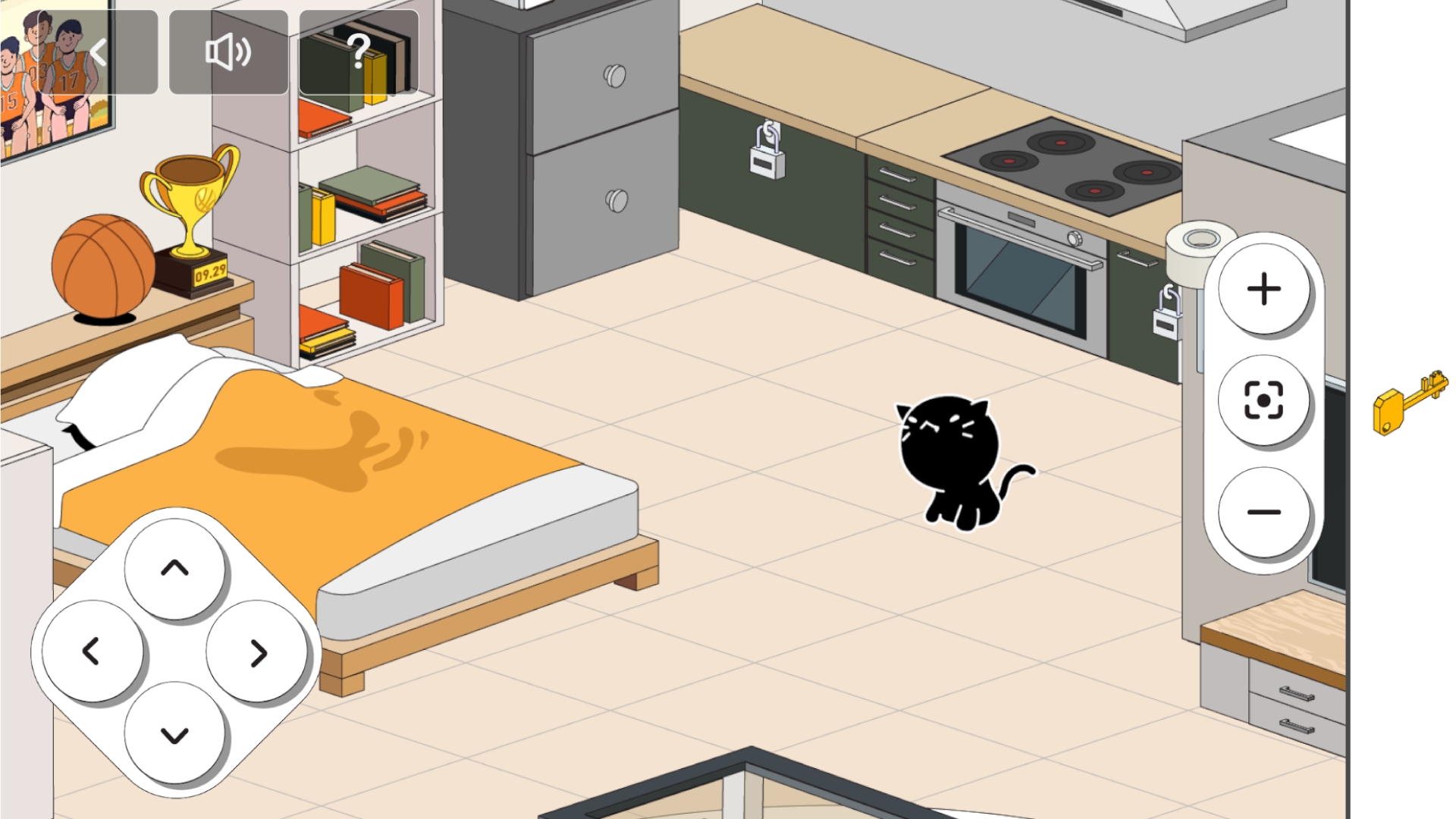The width and height of the screenshot is (1456, 819).
Task: Open the help menu via the question mark
Action: coord(358,52)
